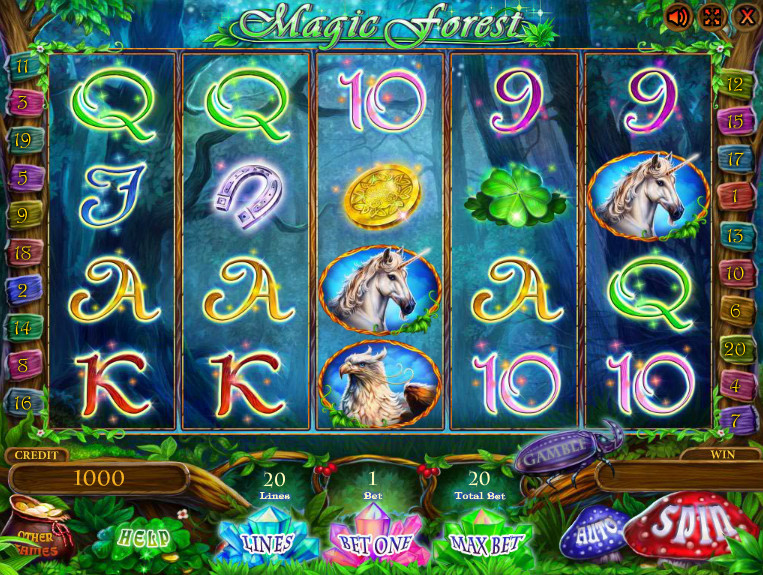This screenshot has width=763, height=575.
Task: Select payline tag number 17
Action: click(x=735, y=159)
